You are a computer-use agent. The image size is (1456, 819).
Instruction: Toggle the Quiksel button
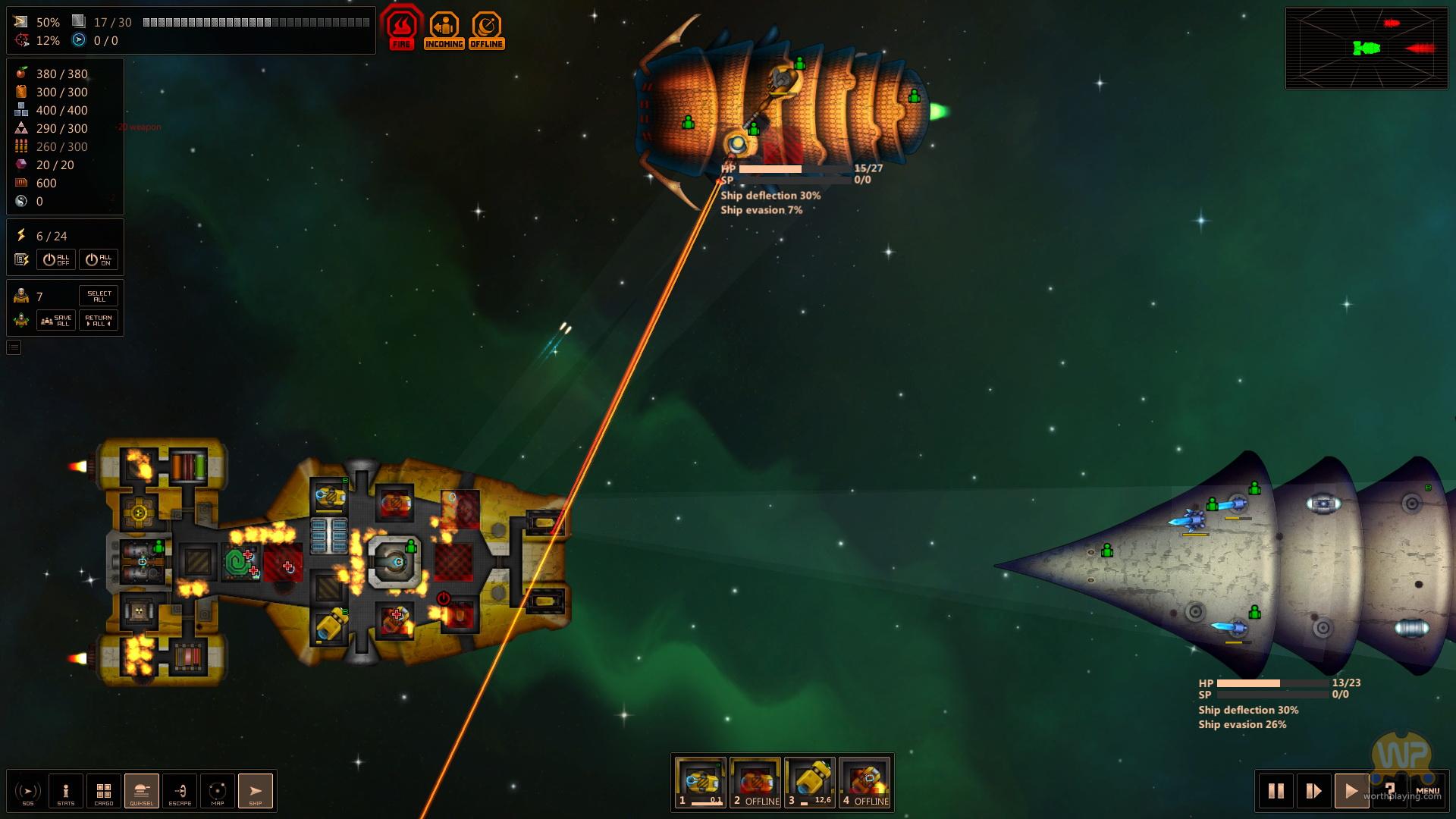click(x=142, y=791)
